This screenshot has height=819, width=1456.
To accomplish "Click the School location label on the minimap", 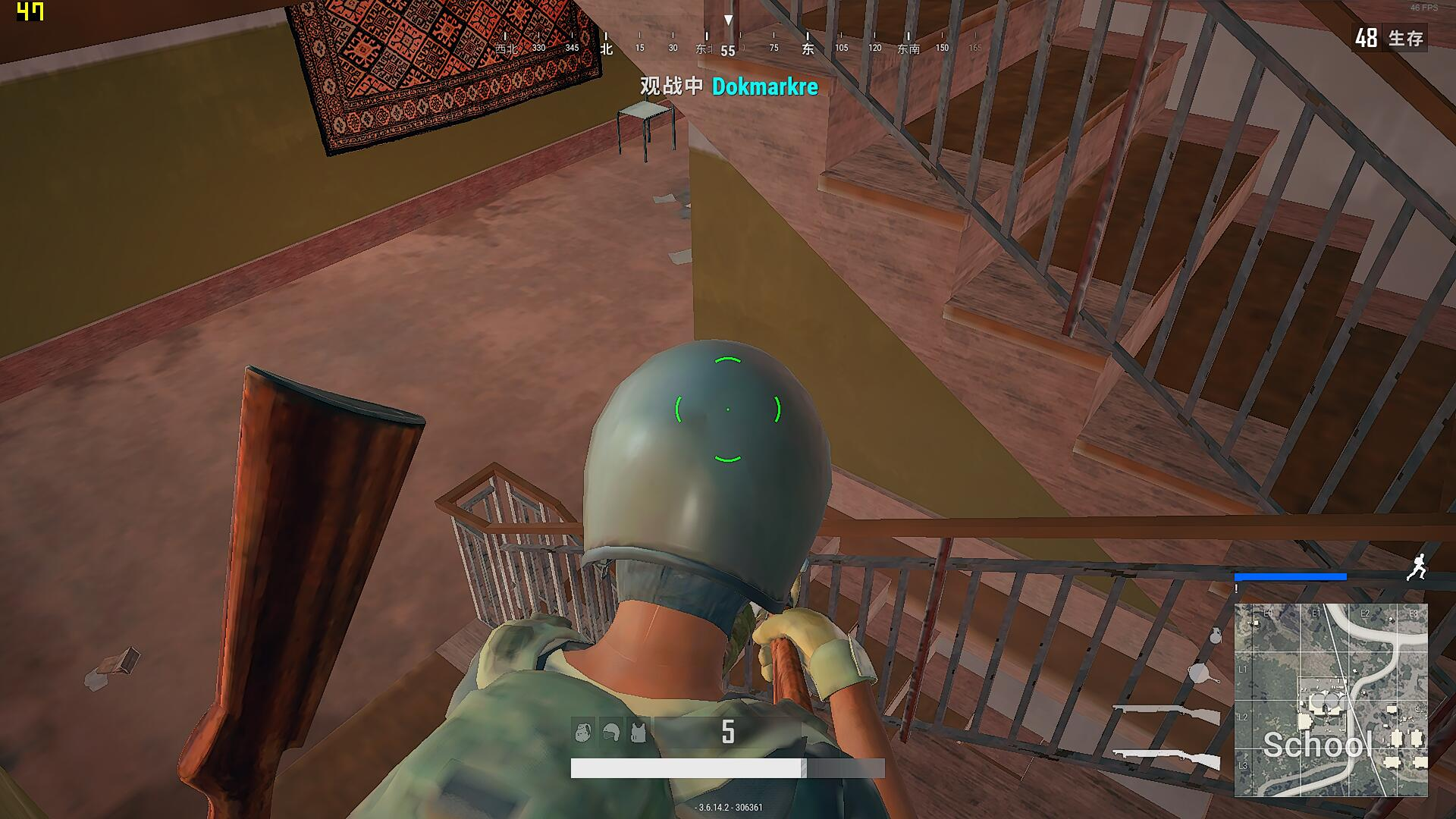I will click(1319, 745).
